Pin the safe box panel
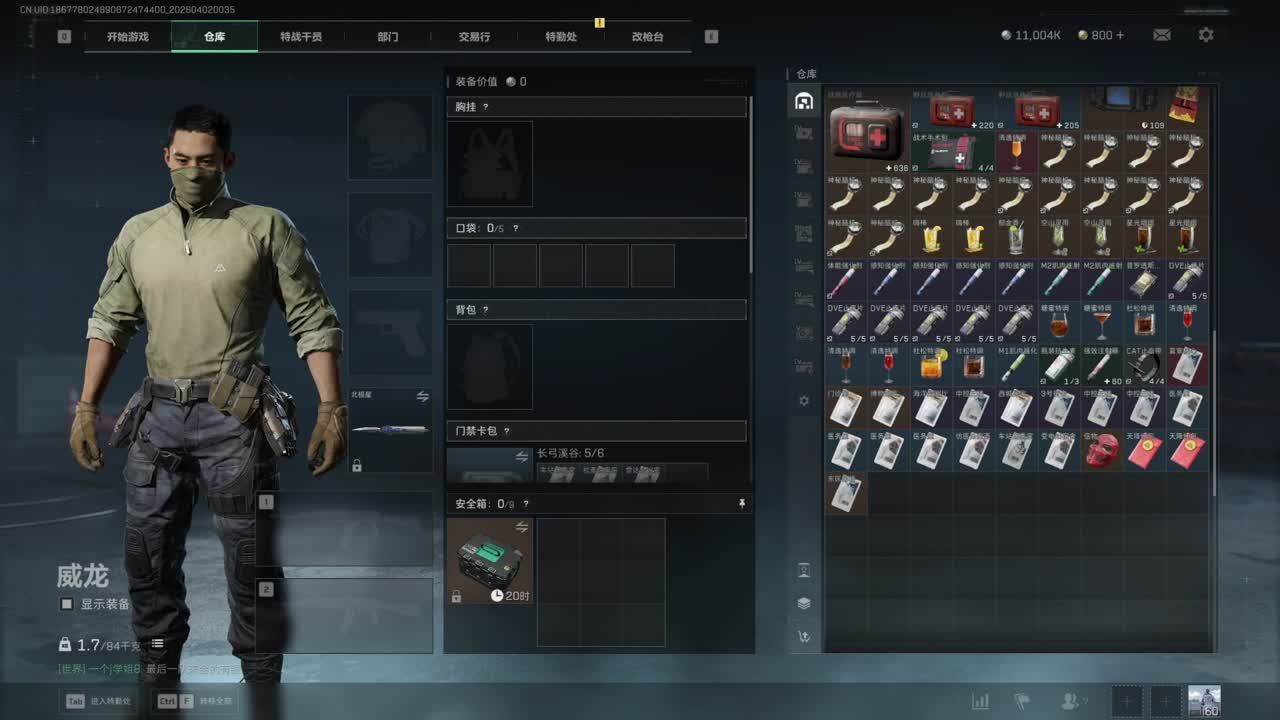 pyautogui.click(x=741, y=504)
